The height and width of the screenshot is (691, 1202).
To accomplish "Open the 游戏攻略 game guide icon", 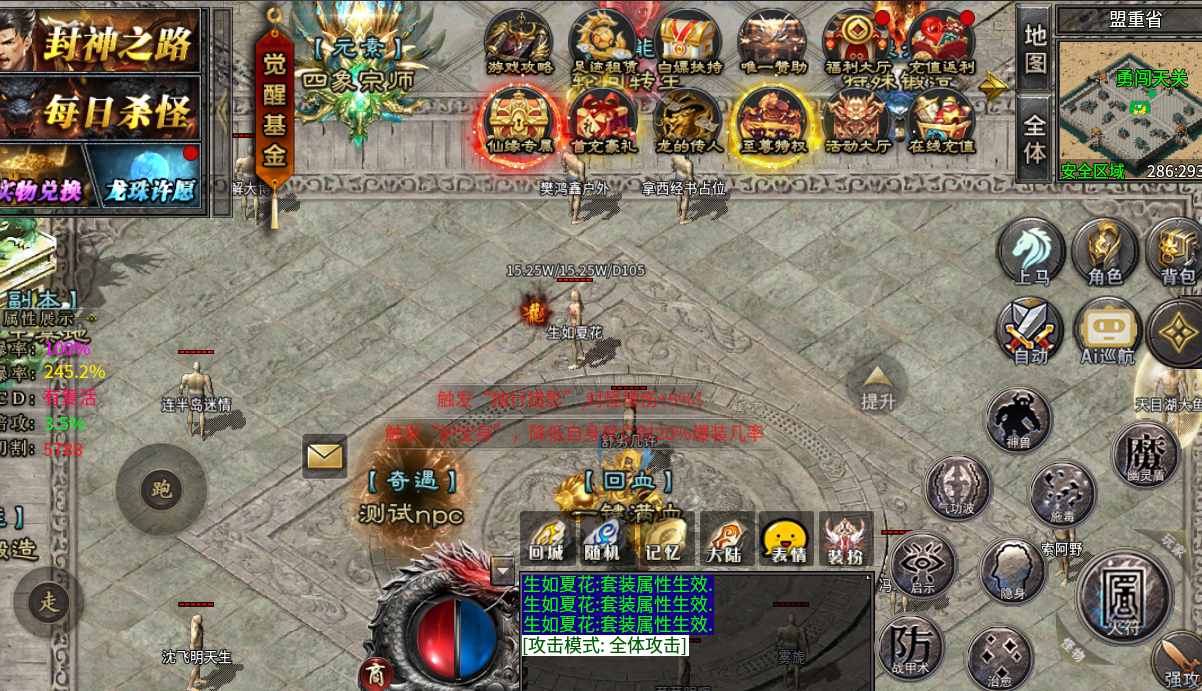I will click(x=518, y=42).
